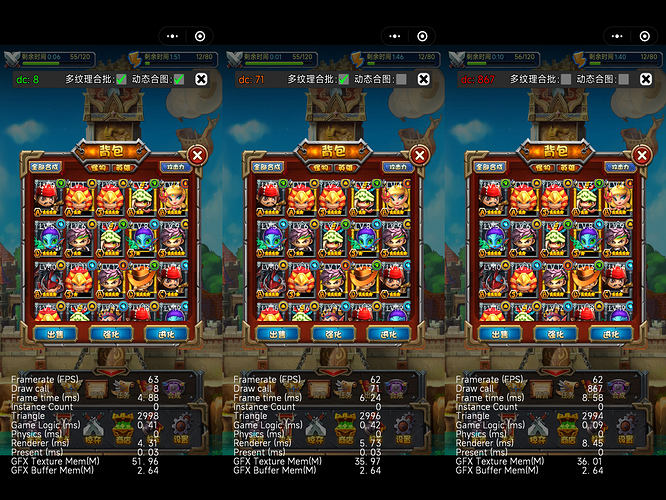
Task: Switch to 装備 tab in the dc: 867 panel
Action: click(x=565, y=168)
